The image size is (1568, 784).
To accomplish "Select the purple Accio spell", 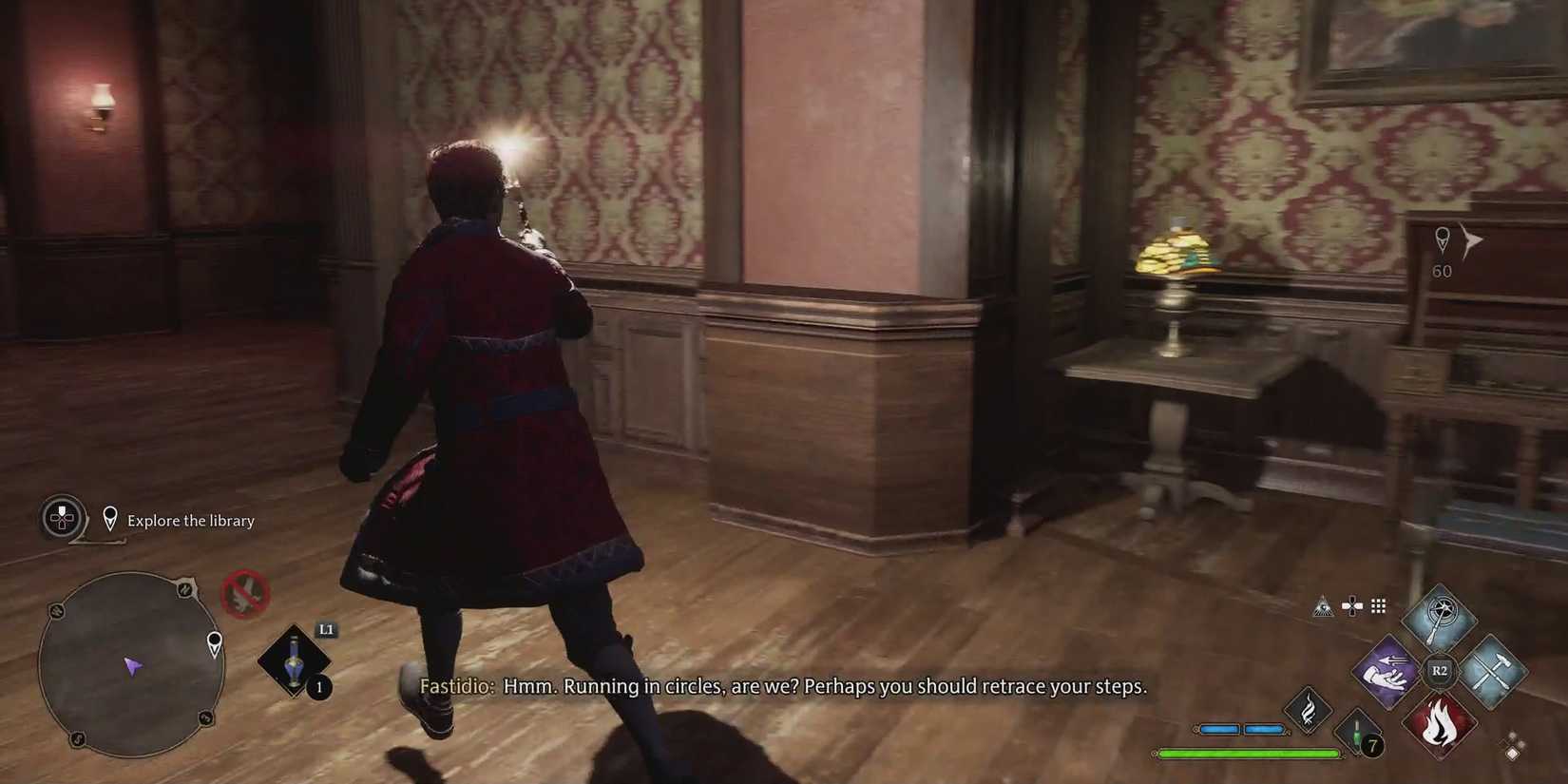I will (1385, 673).
